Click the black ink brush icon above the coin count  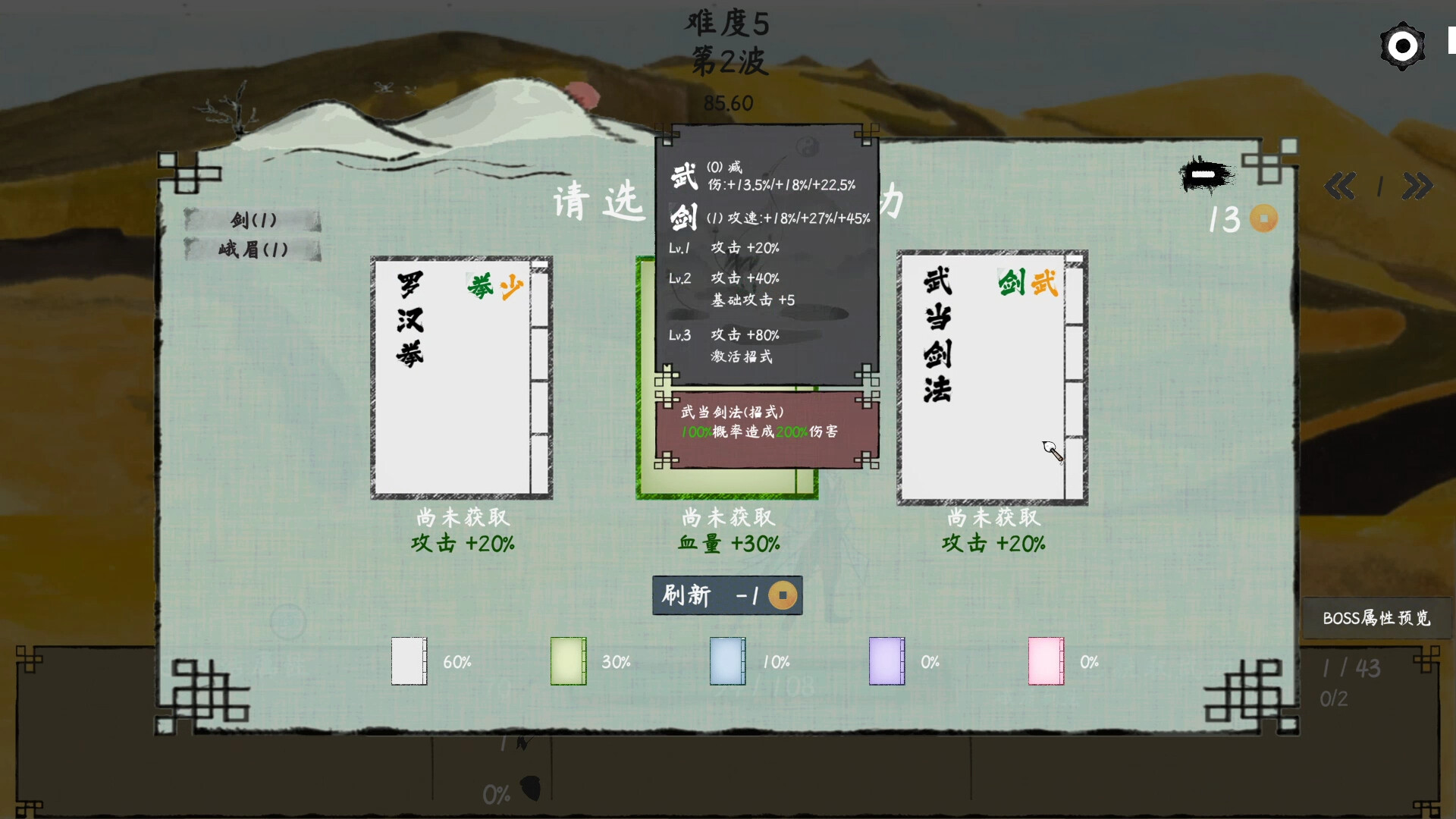1204,174
